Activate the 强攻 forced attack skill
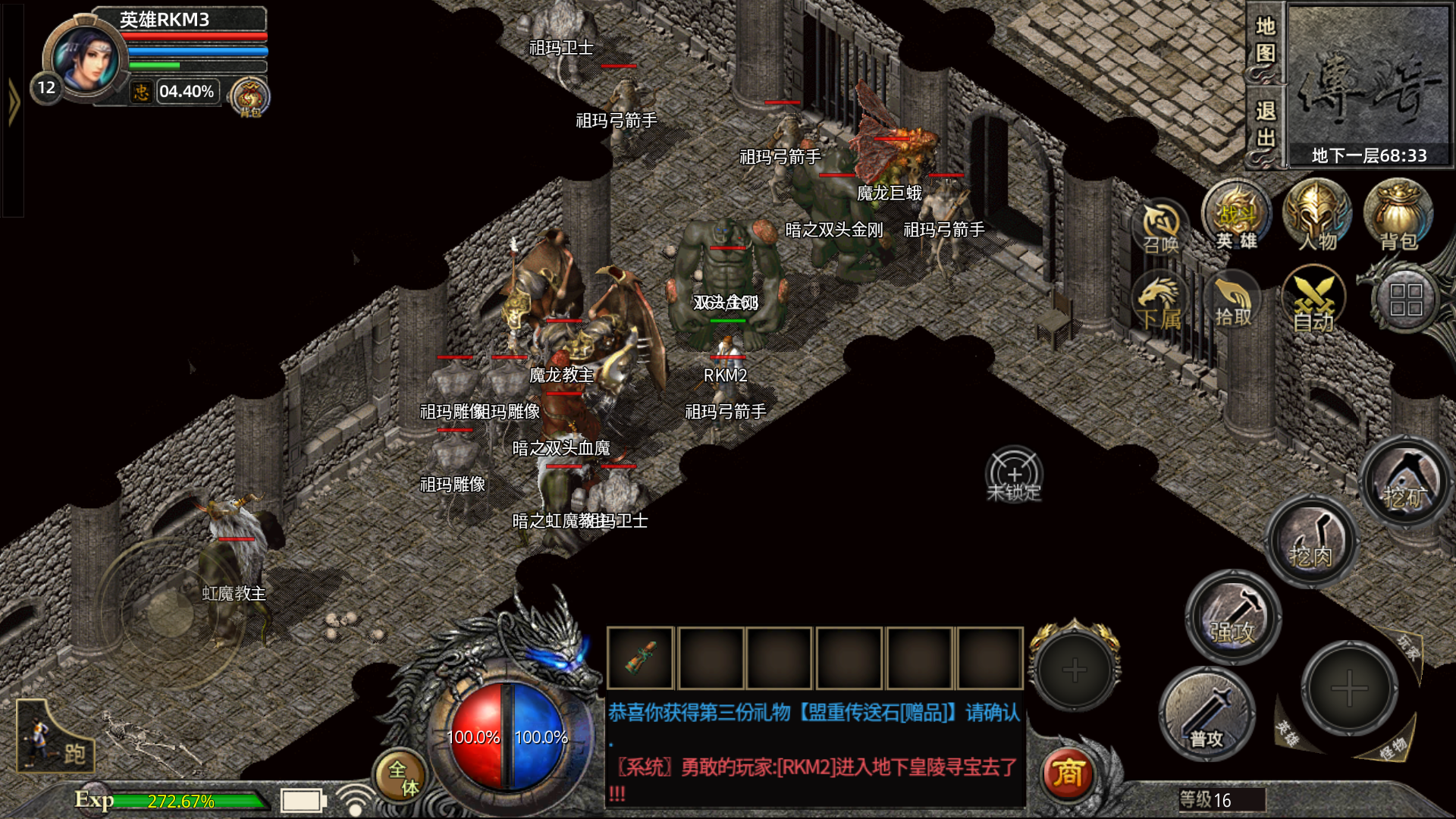The width and height of the screenshot is (1456, 819). click(x=1232, y=616)
